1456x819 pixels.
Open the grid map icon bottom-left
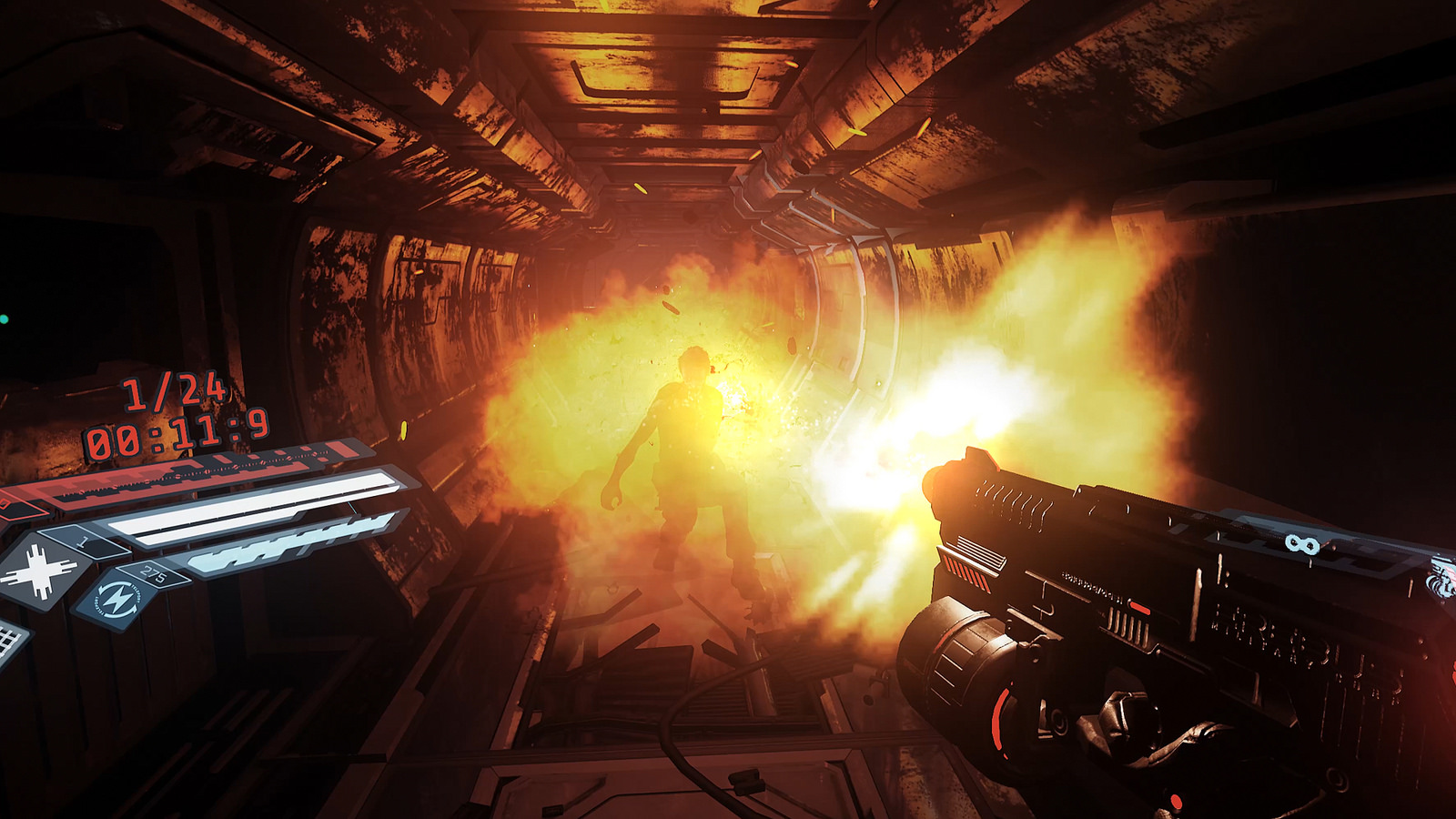(x=7, y=637)
